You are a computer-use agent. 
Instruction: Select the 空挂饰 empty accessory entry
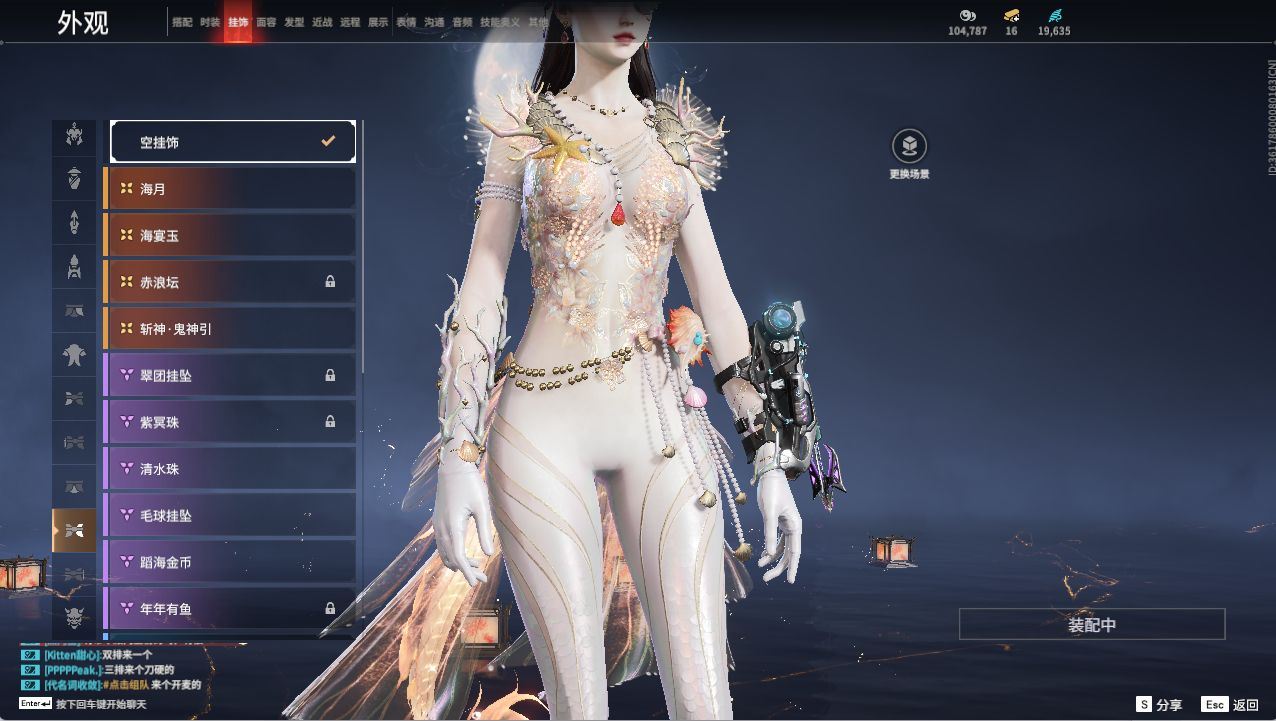pyautogui.click(x=232, y=142)
